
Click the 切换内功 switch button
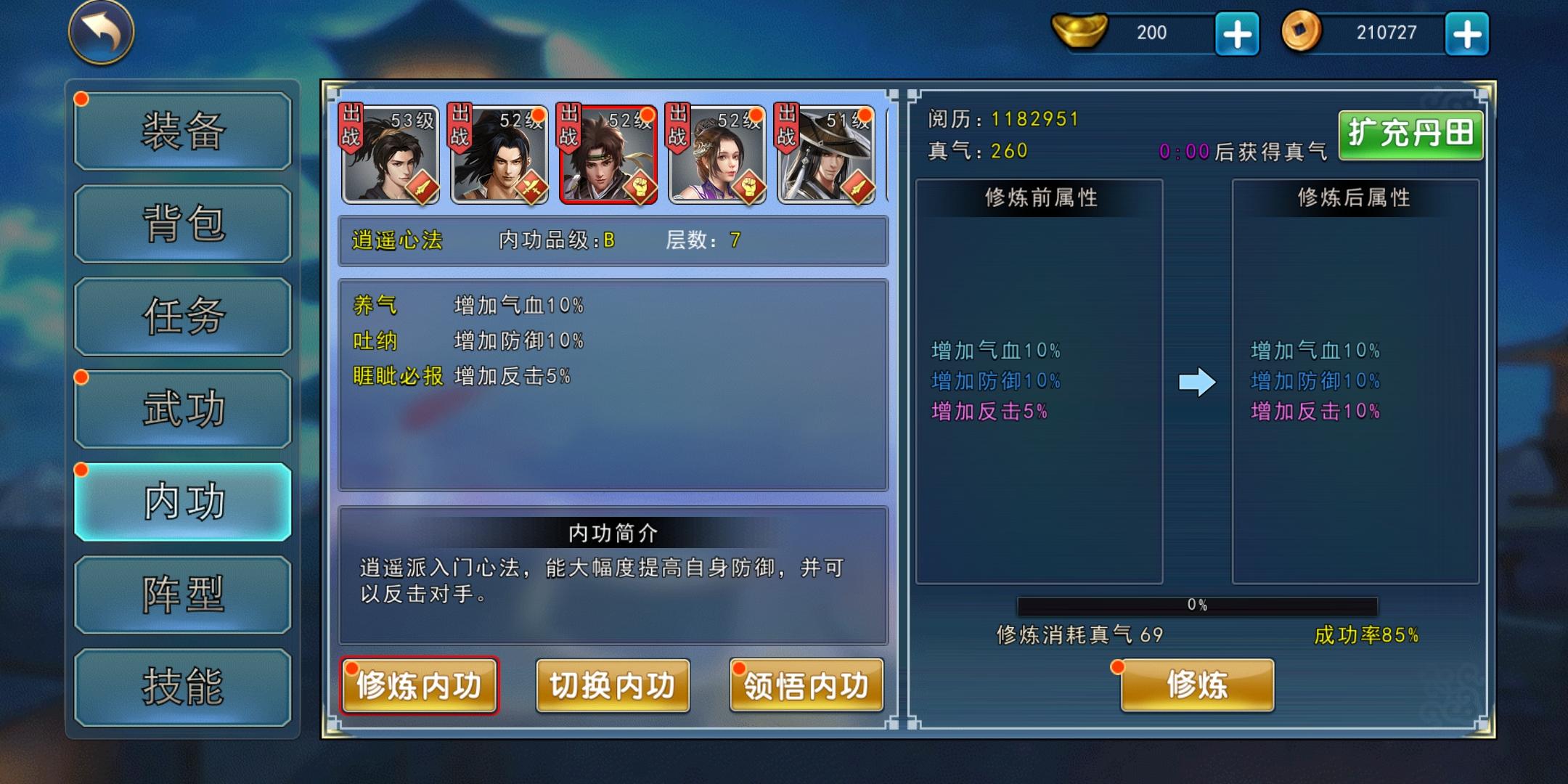pyautogui.click(x=612, y=684)
